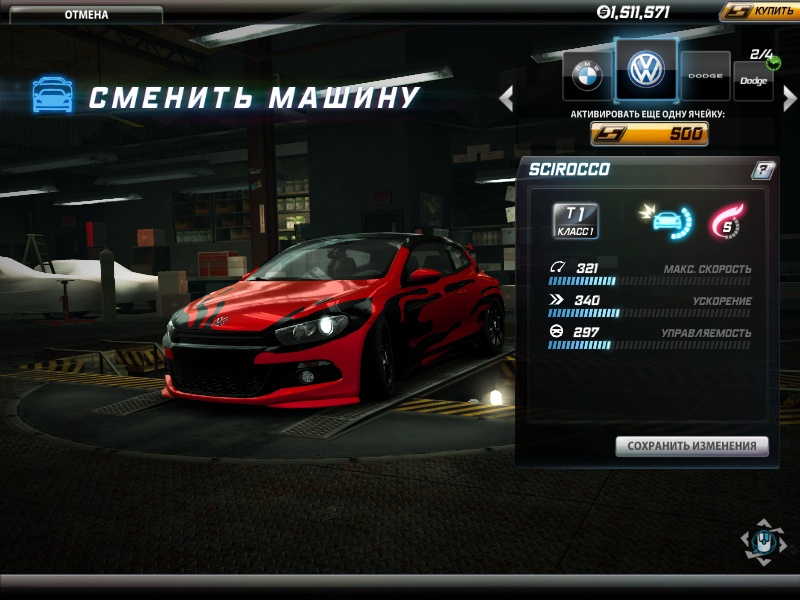Cancel with the ОТМЕНА button

coord(87,15)
